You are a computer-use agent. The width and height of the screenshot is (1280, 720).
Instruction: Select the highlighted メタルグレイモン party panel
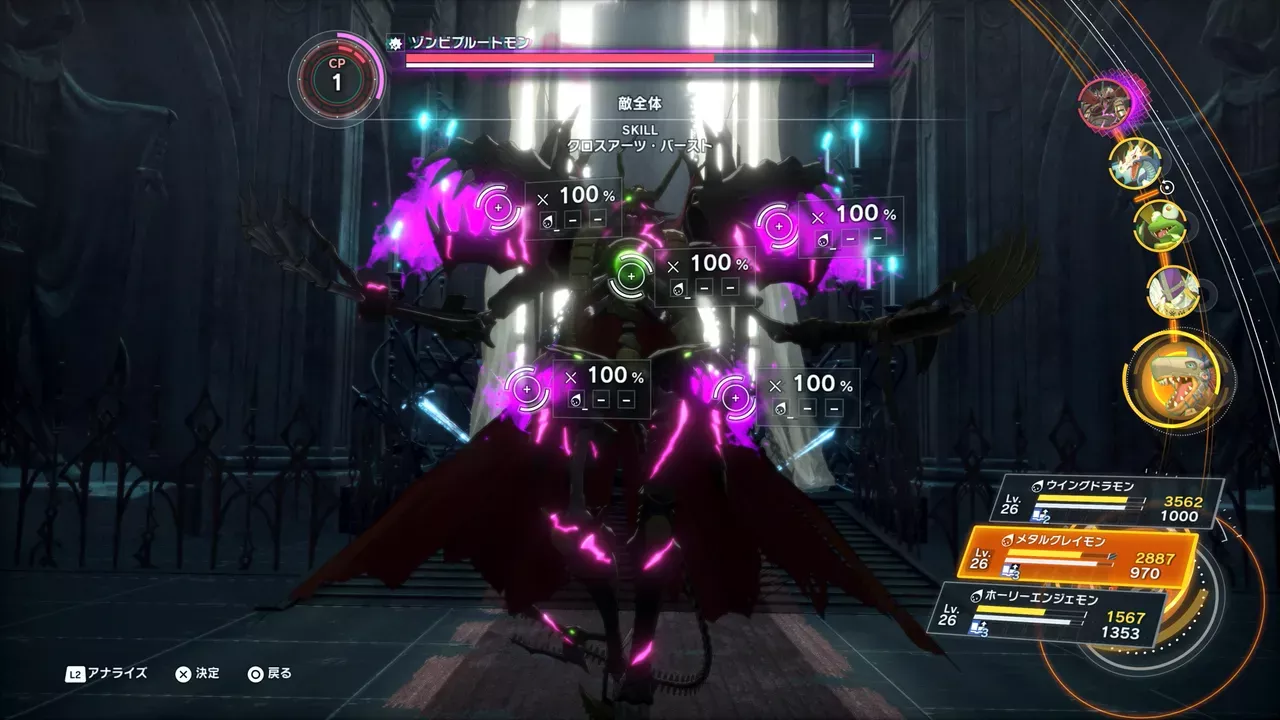pyautogui.click(x=1078, y=557)
